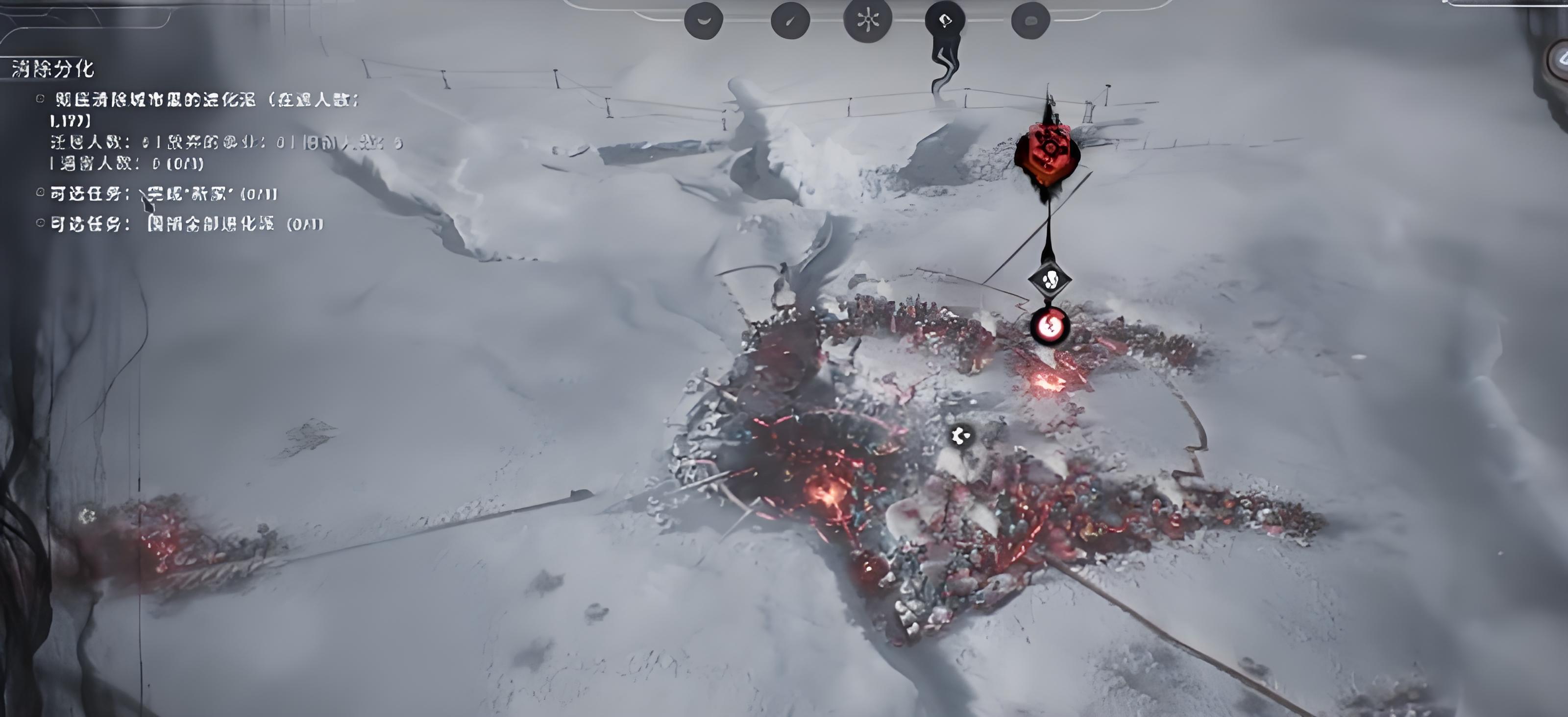Select the small dark round marker over the city
The image size is (1568, 717).
pyautogui.click(x=960, y=435)
